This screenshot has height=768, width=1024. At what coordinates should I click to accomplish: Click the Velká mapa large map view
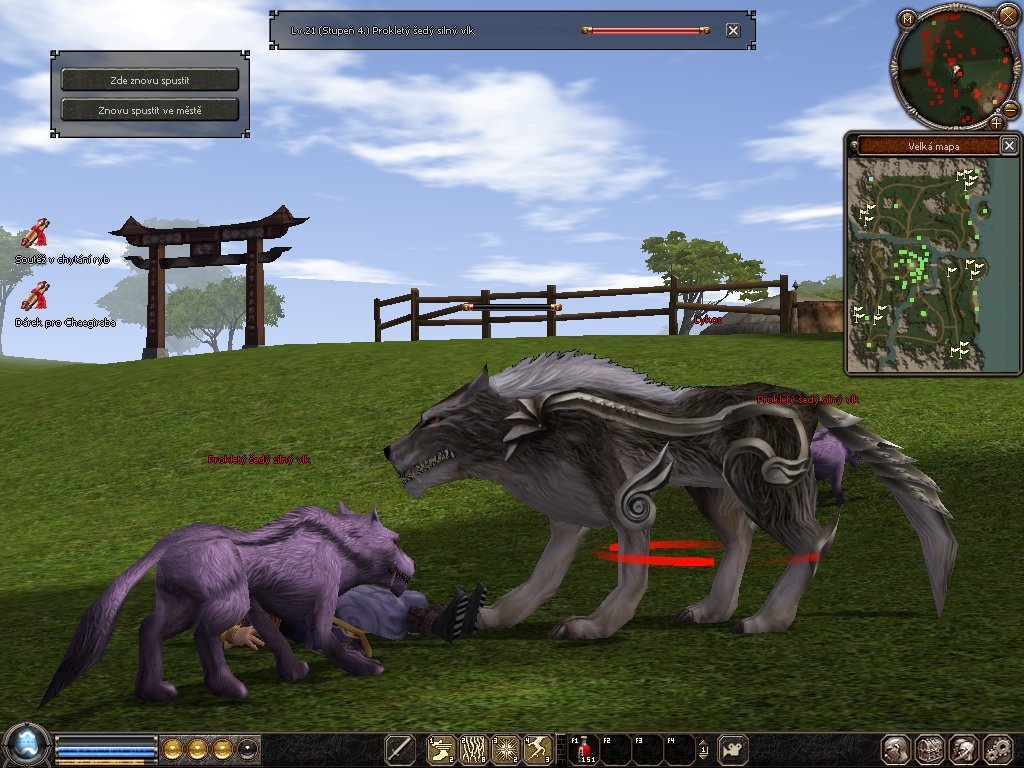(x=918, y=264)
